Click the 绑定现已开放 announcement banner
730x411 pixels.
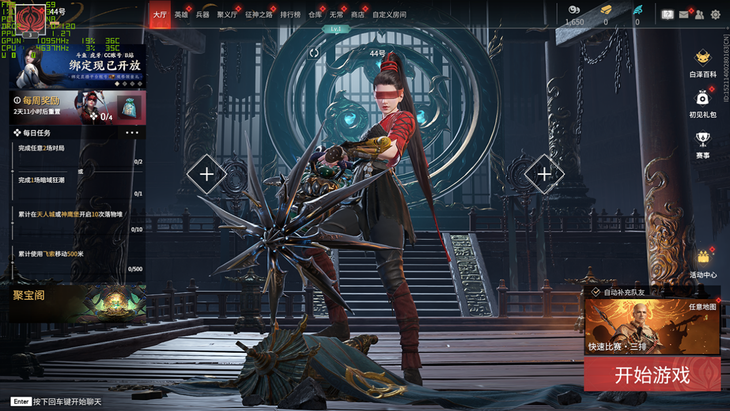(80, 66)
